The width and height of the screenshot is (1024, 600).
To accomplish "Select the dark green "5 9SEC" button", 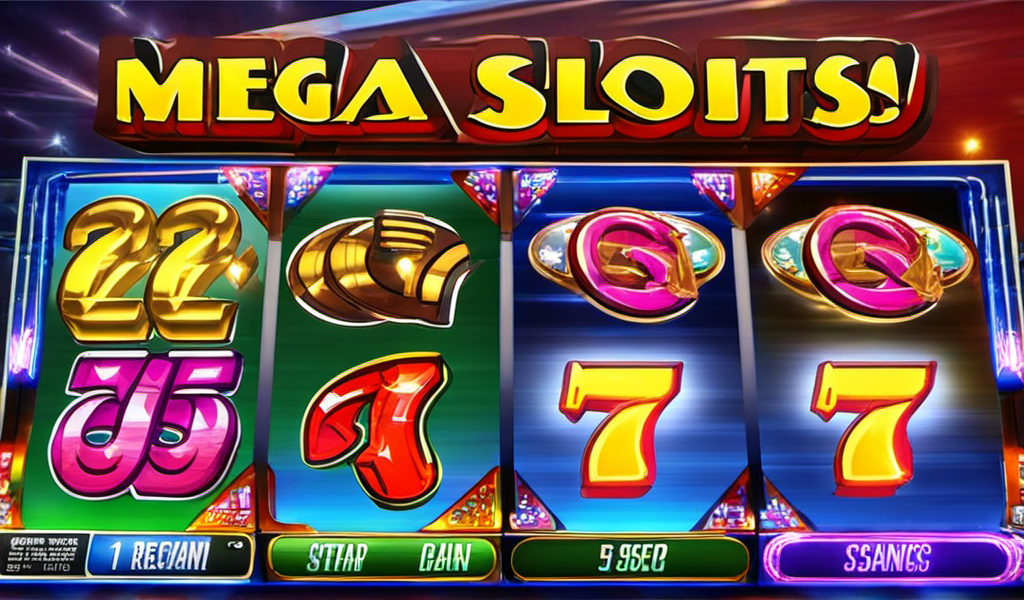I will pos(629,558).
